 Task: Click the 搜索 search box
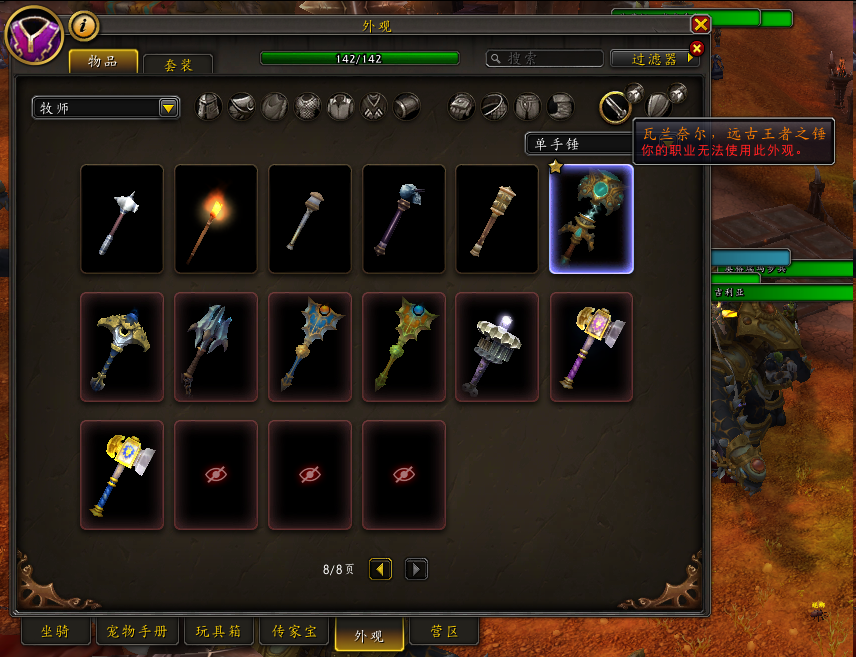click(545, 59)
